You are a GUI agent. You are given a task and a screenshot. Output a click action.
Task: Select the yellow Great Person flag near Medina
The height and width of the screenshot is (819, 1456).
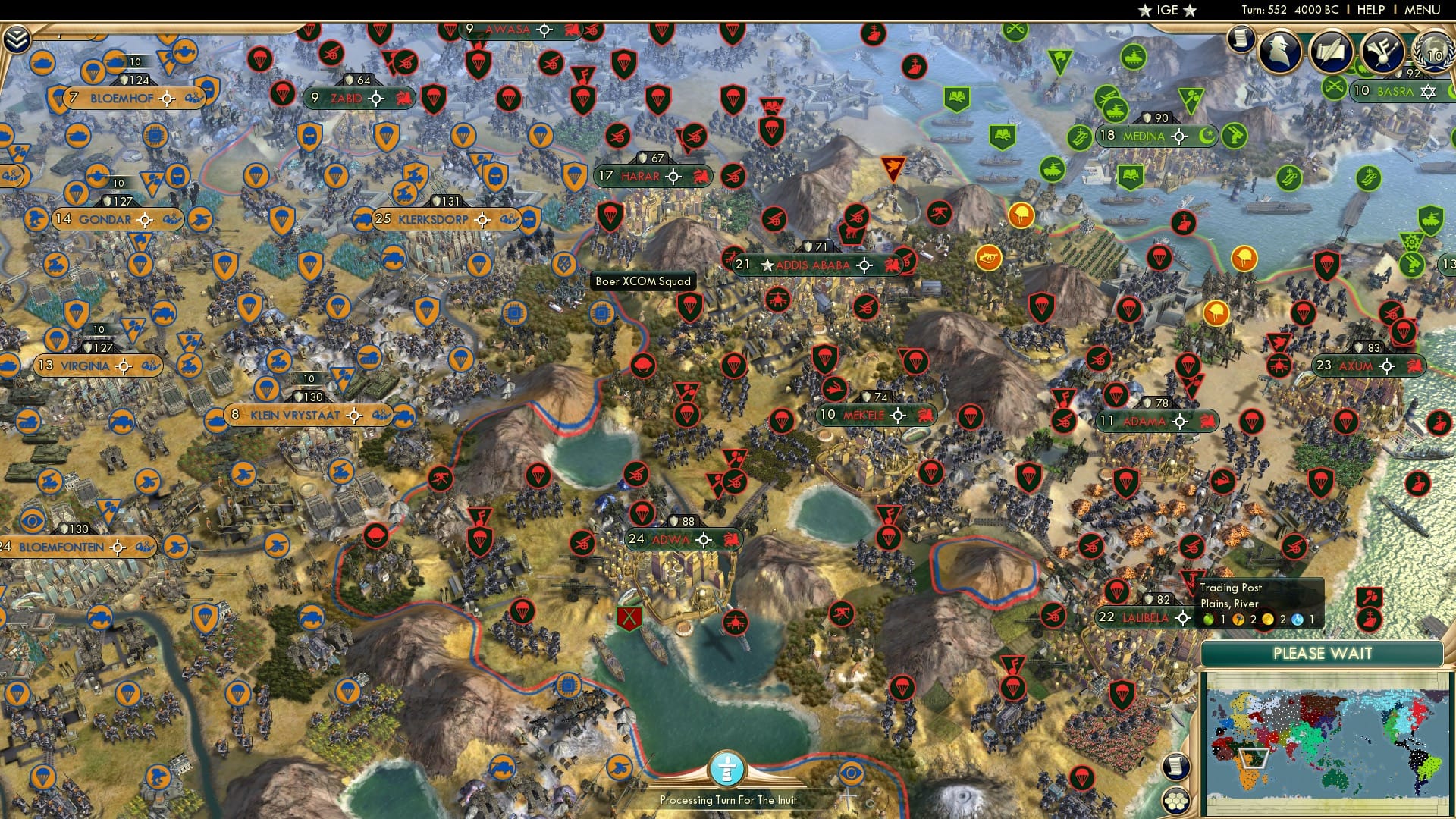coord(1021,215)
